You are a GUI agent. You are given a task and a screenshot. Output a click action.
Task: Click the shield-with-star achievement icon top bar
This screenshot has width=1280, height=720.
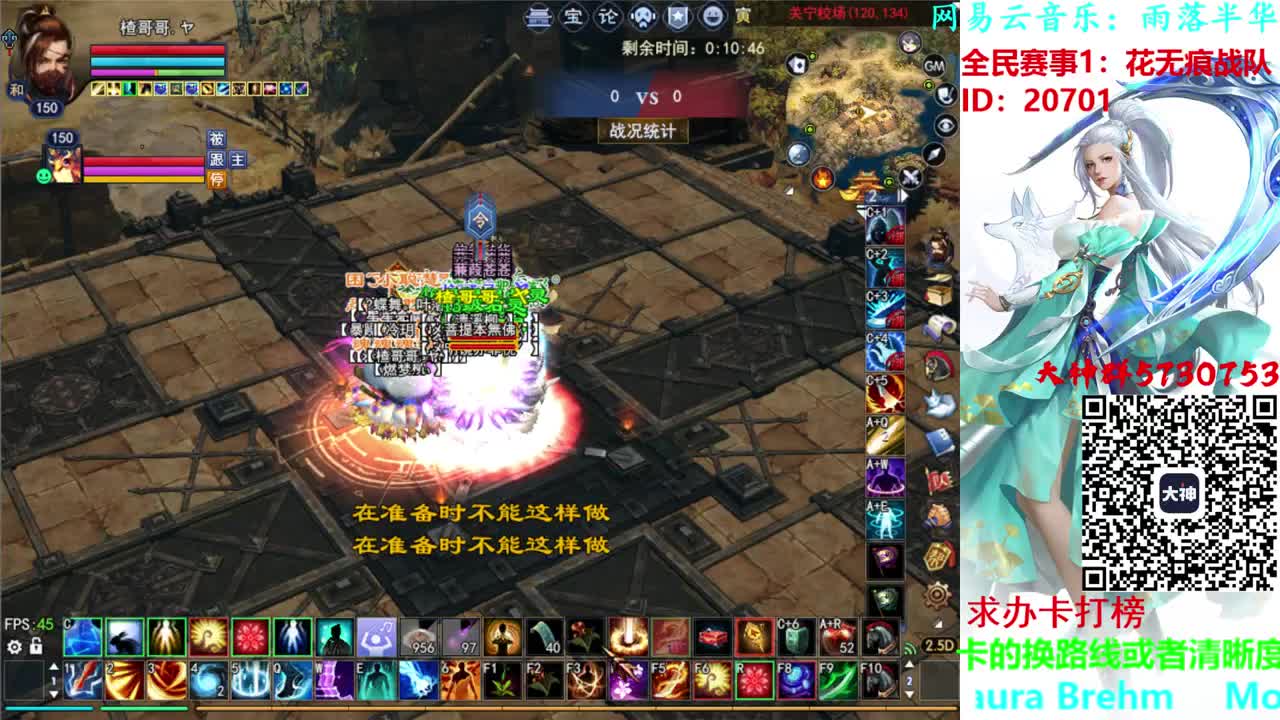coord(675,17)
